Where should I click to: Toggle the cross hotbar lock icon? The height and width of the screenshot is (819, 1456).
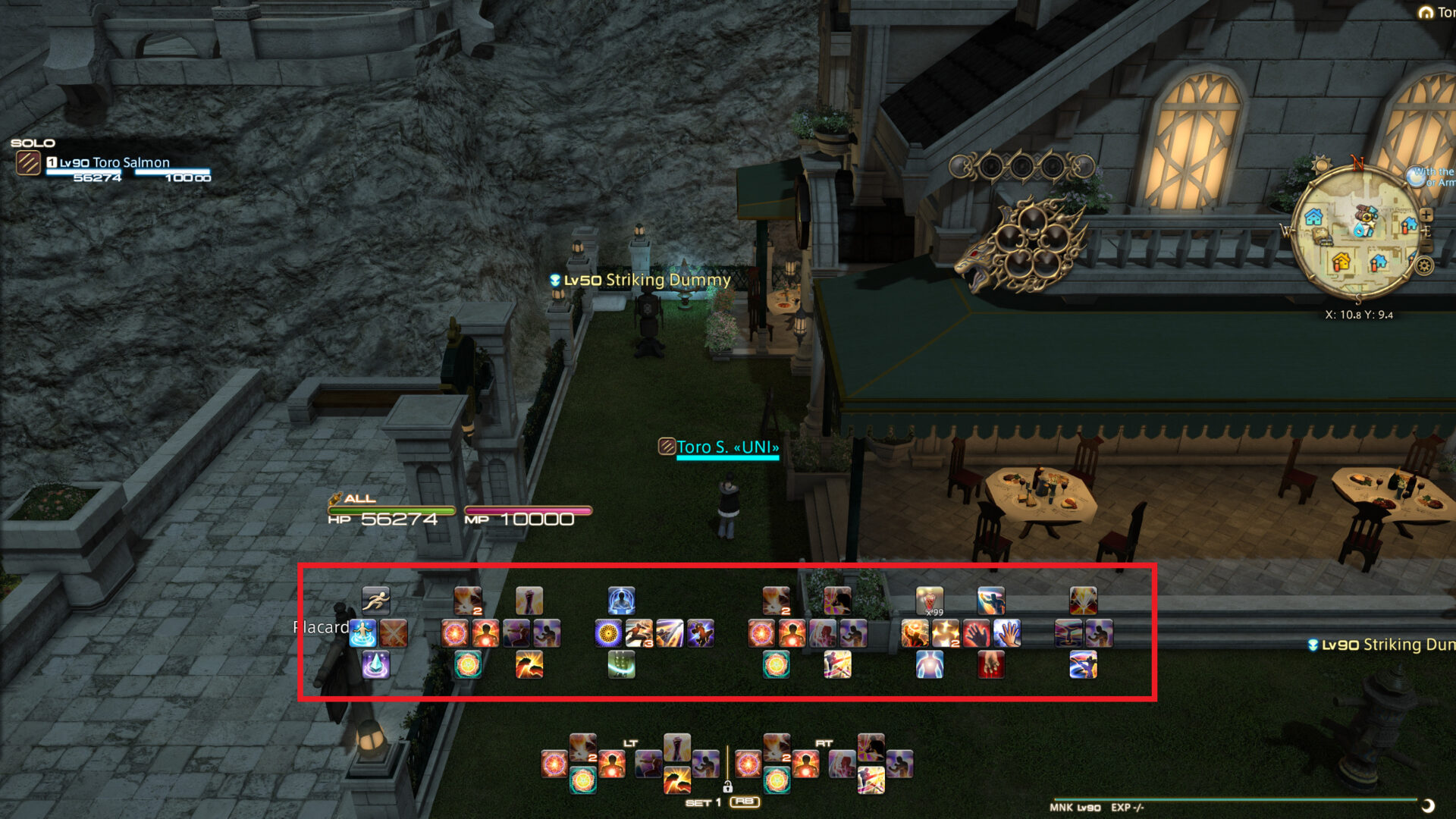click(x=727, y=787)
